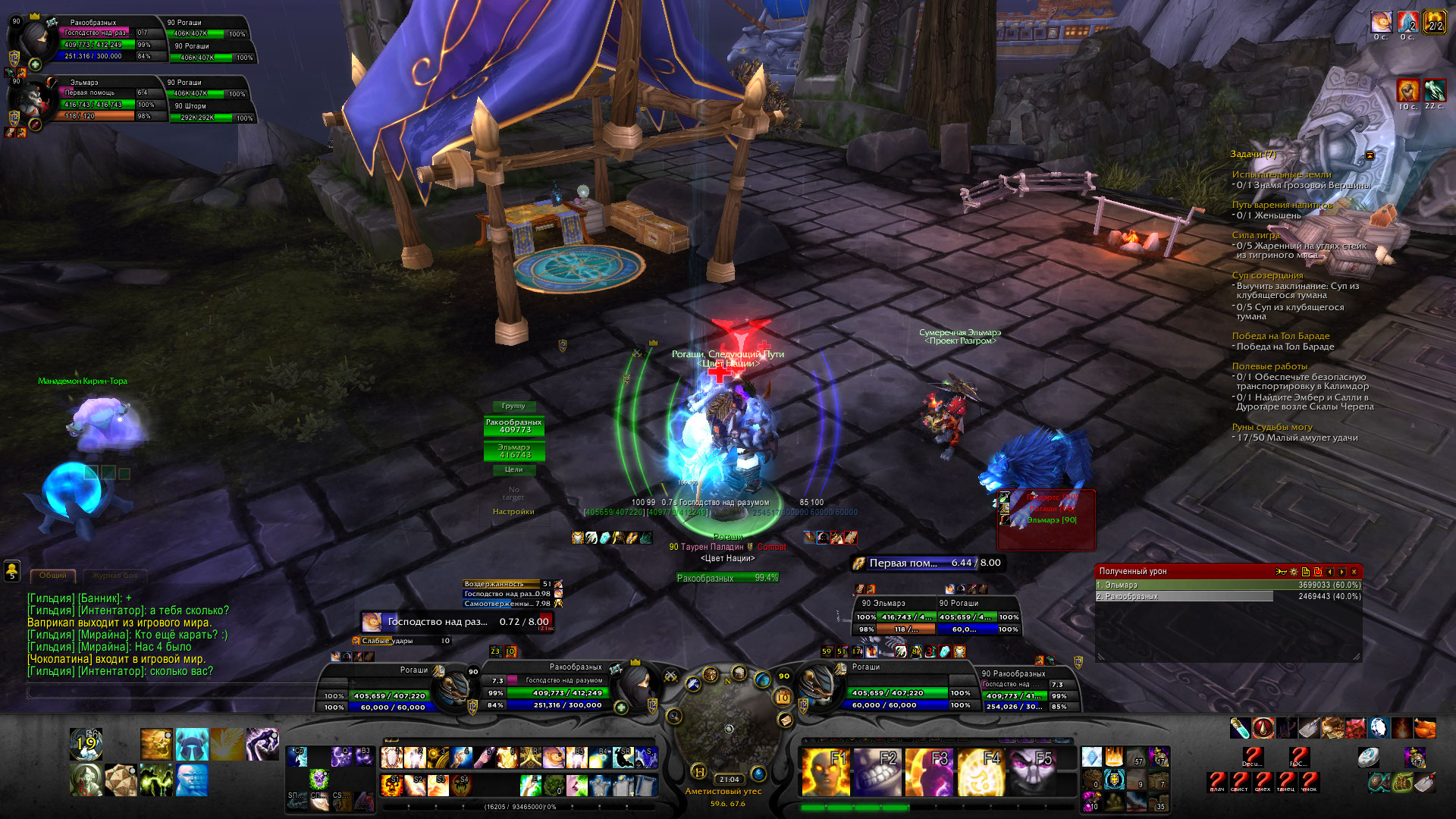The width and height of the screenshot is (1456, 819).
Task: Trigger the танец dance macro
Action: pyautogui.click(x=1286, y=781)
